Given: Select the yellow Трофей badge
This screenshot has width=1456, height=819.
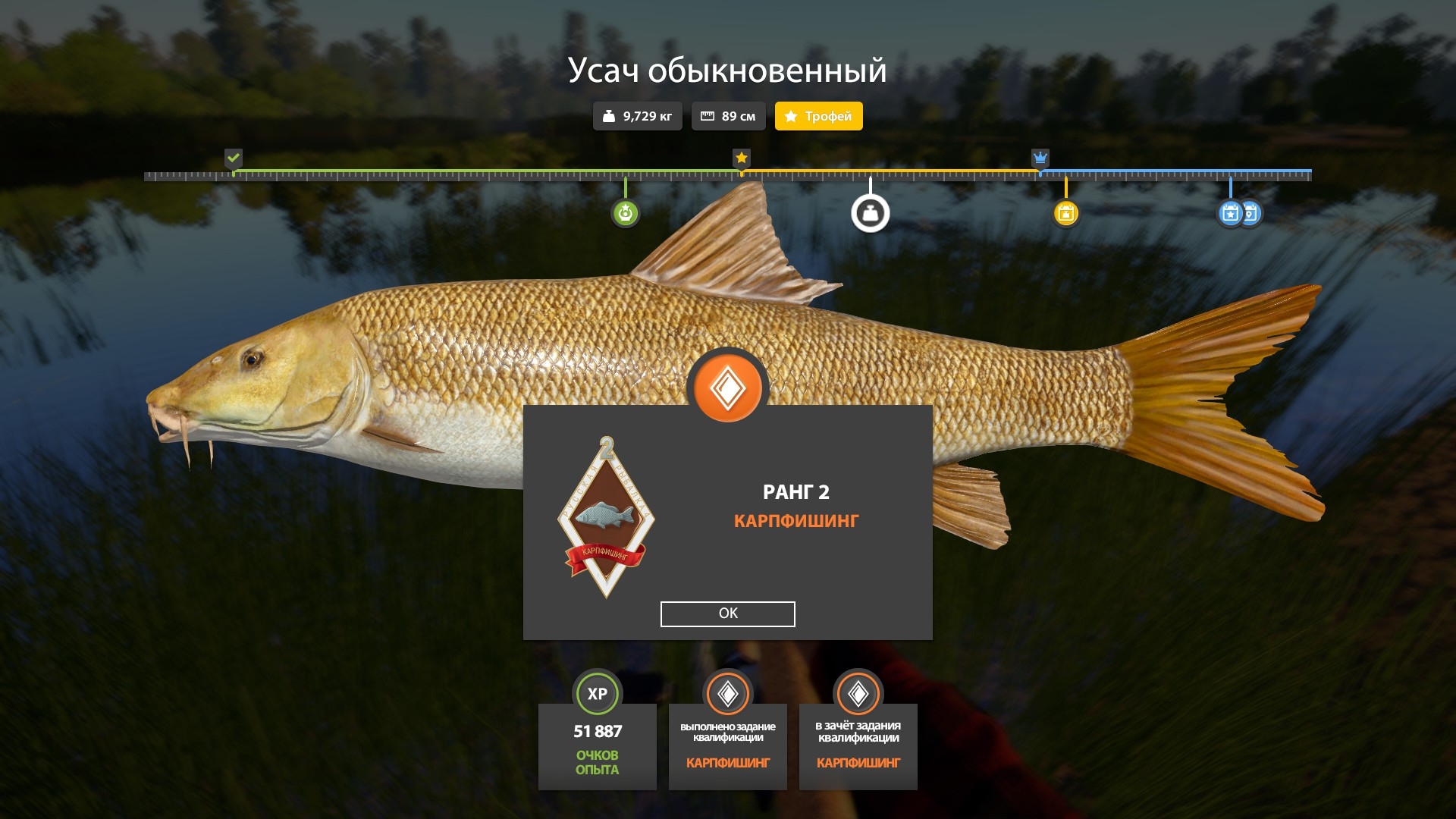Looking at the screenshot, I should tap(818, 116).
